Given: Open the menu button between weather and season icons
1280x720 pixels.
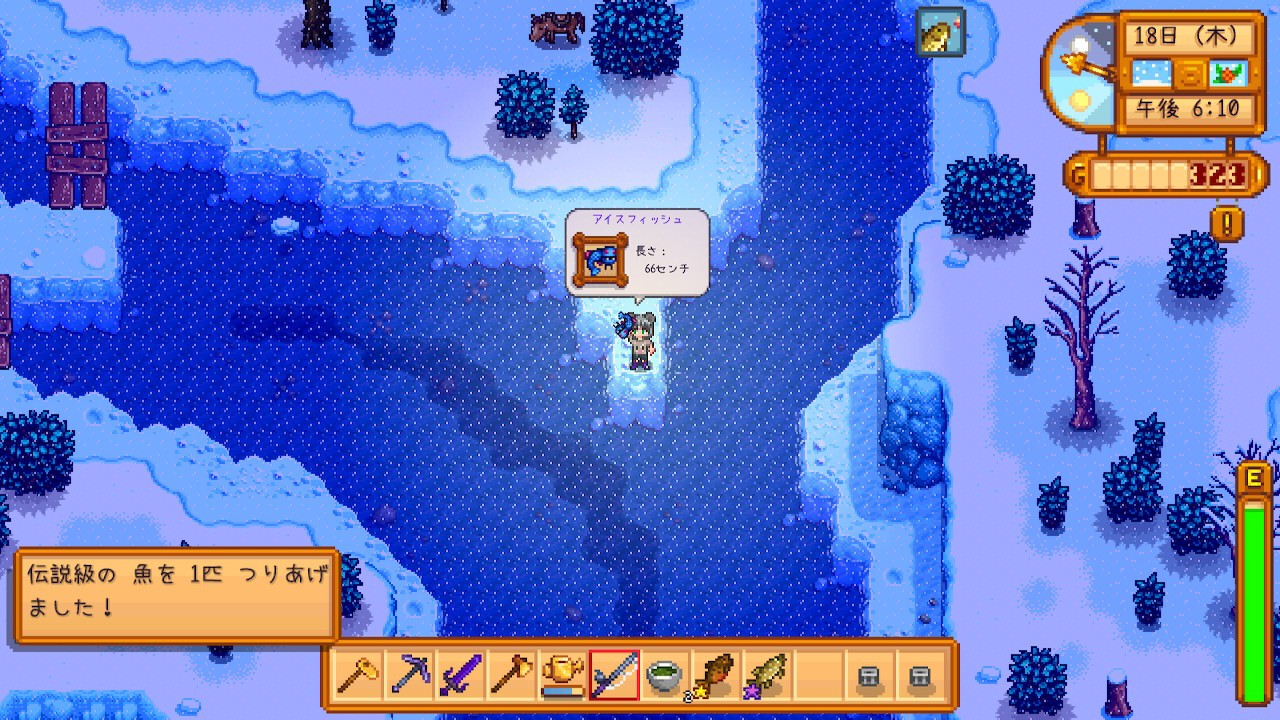Looking at the screenshot, I should pyautogui.click(x=1189, y=73).
